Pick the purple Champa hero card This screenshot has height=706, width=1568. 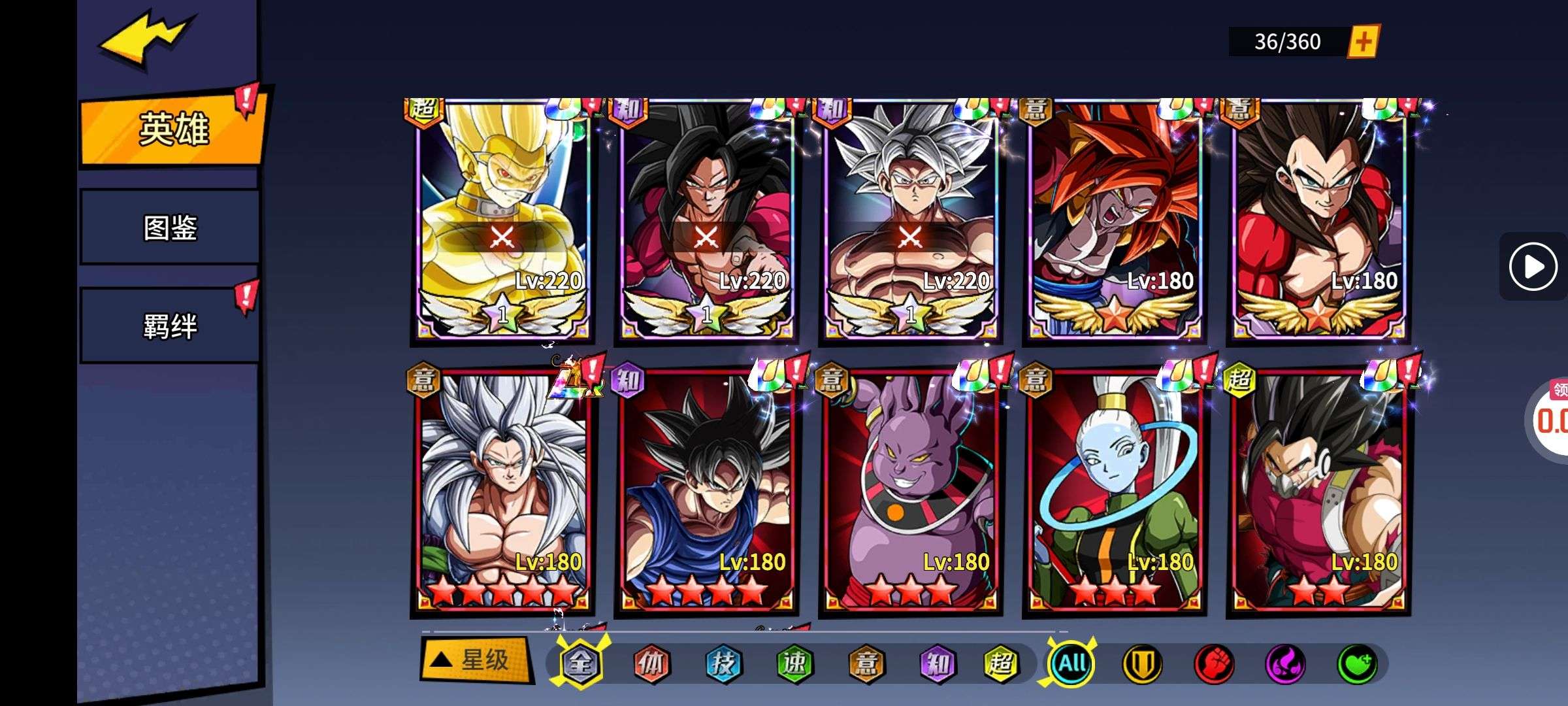(910, 494)
